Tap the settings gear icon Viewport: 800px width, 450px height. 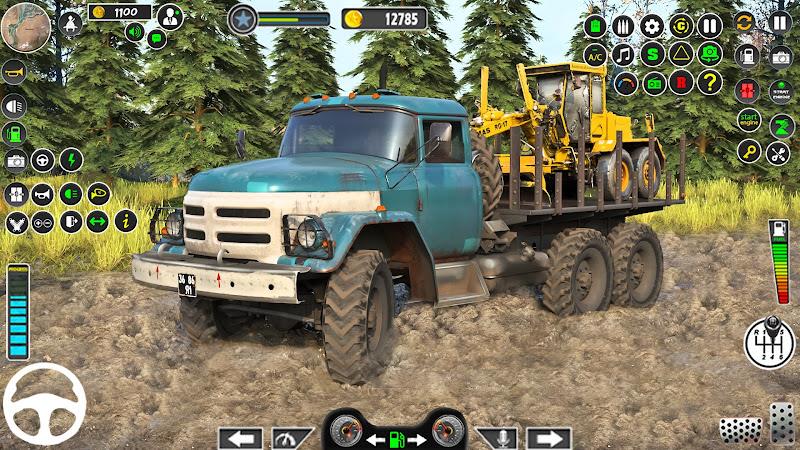(652, 26)
